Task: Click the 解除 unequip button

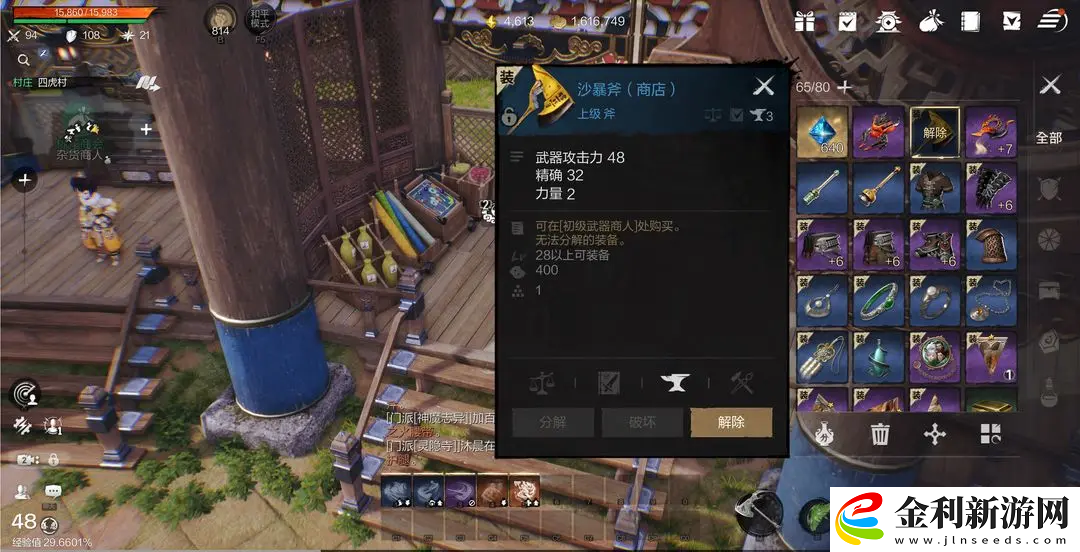Action: [x=731, y=422]
